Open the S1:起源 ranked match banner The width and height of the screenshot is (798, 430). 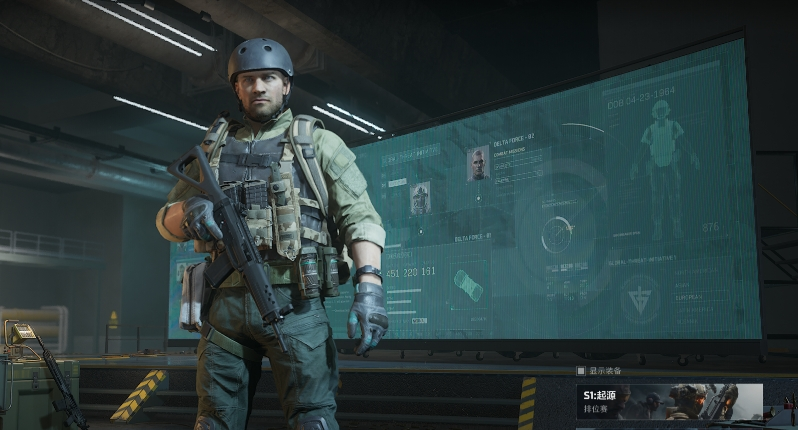tap(668, 401)
